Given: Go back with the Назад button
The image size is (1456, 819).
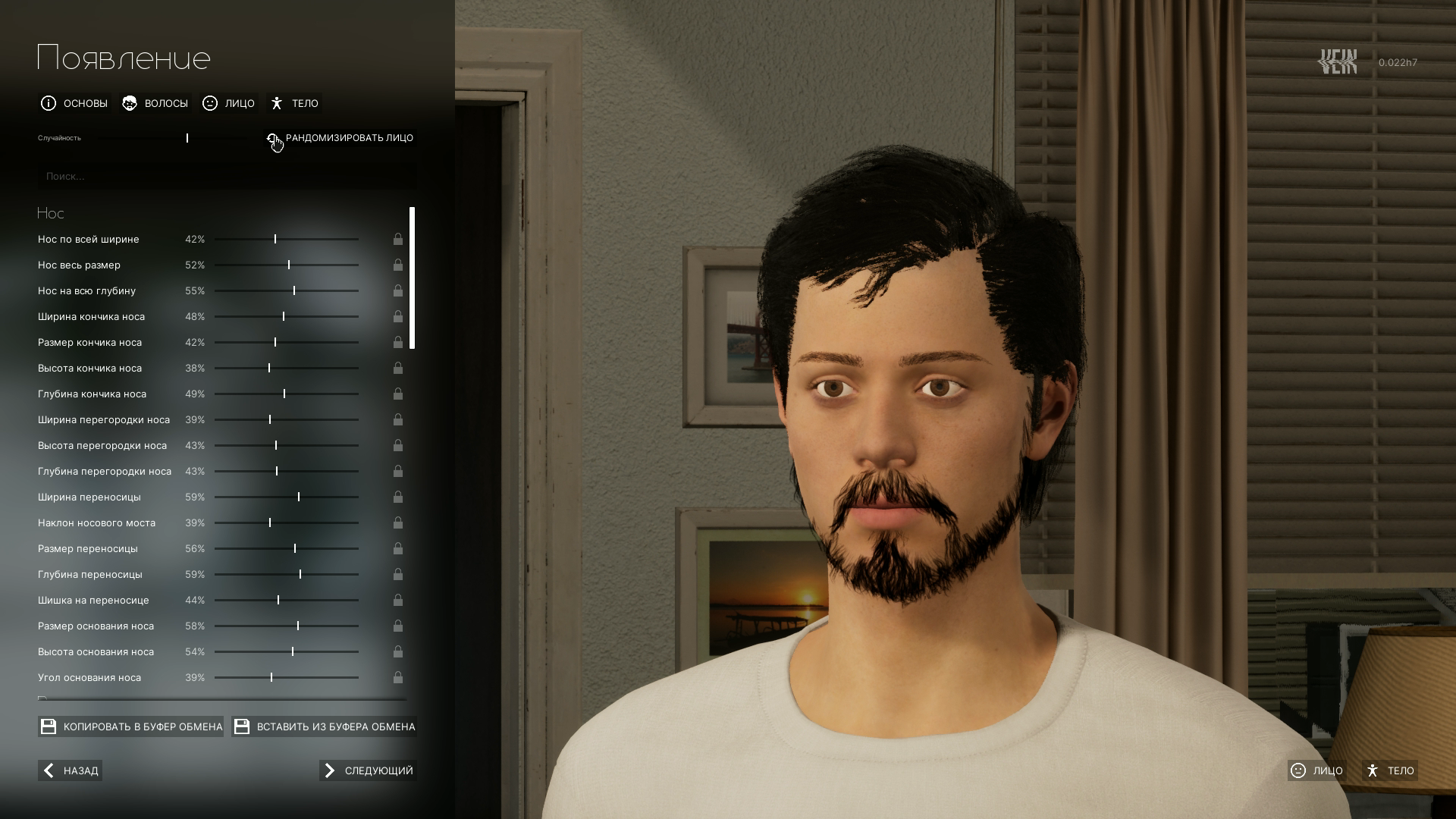Looking at the screenshot, I should click(x=71, y=770).
